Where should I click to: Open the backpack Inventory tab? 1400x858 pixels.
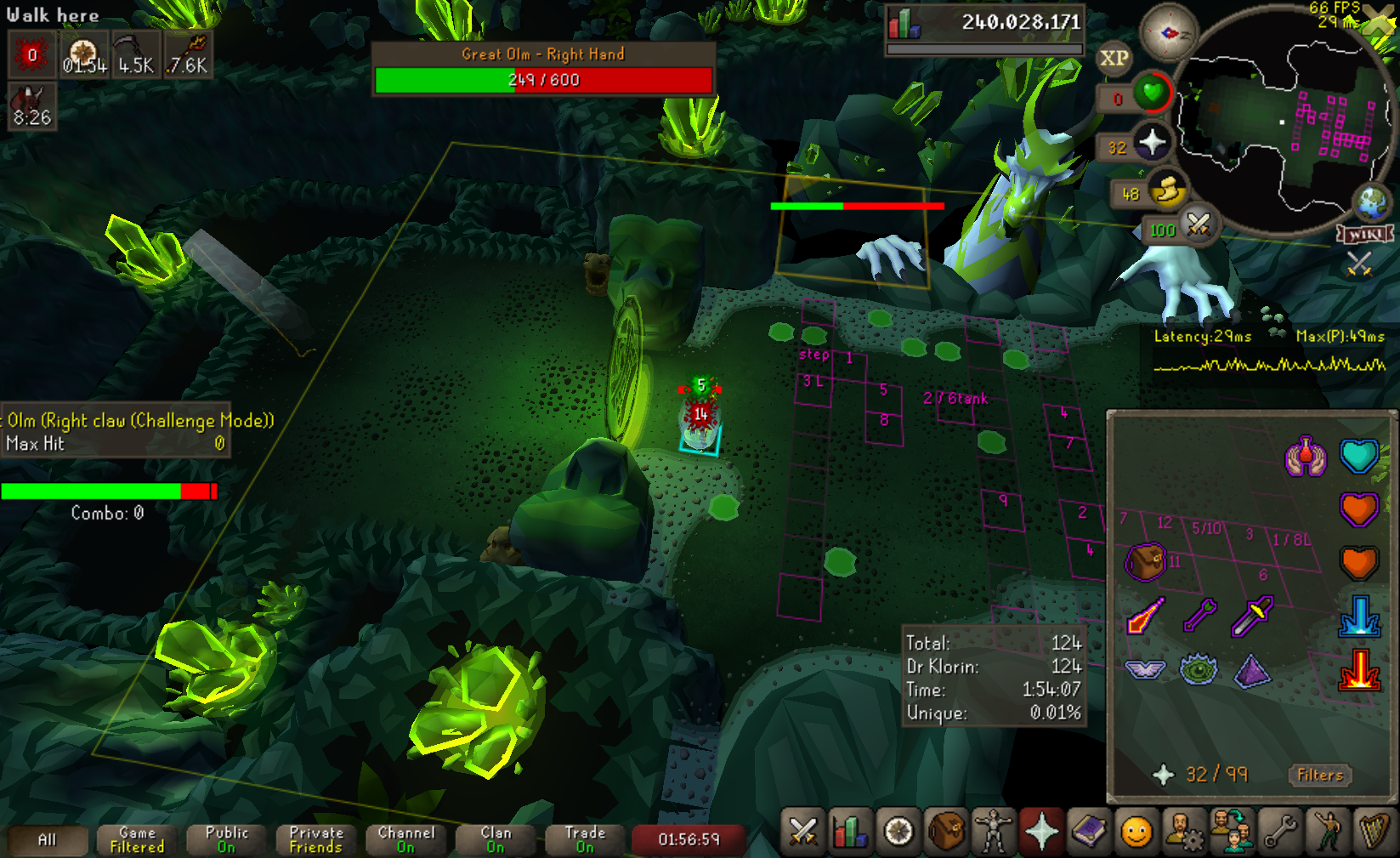[x=946, y=831]
